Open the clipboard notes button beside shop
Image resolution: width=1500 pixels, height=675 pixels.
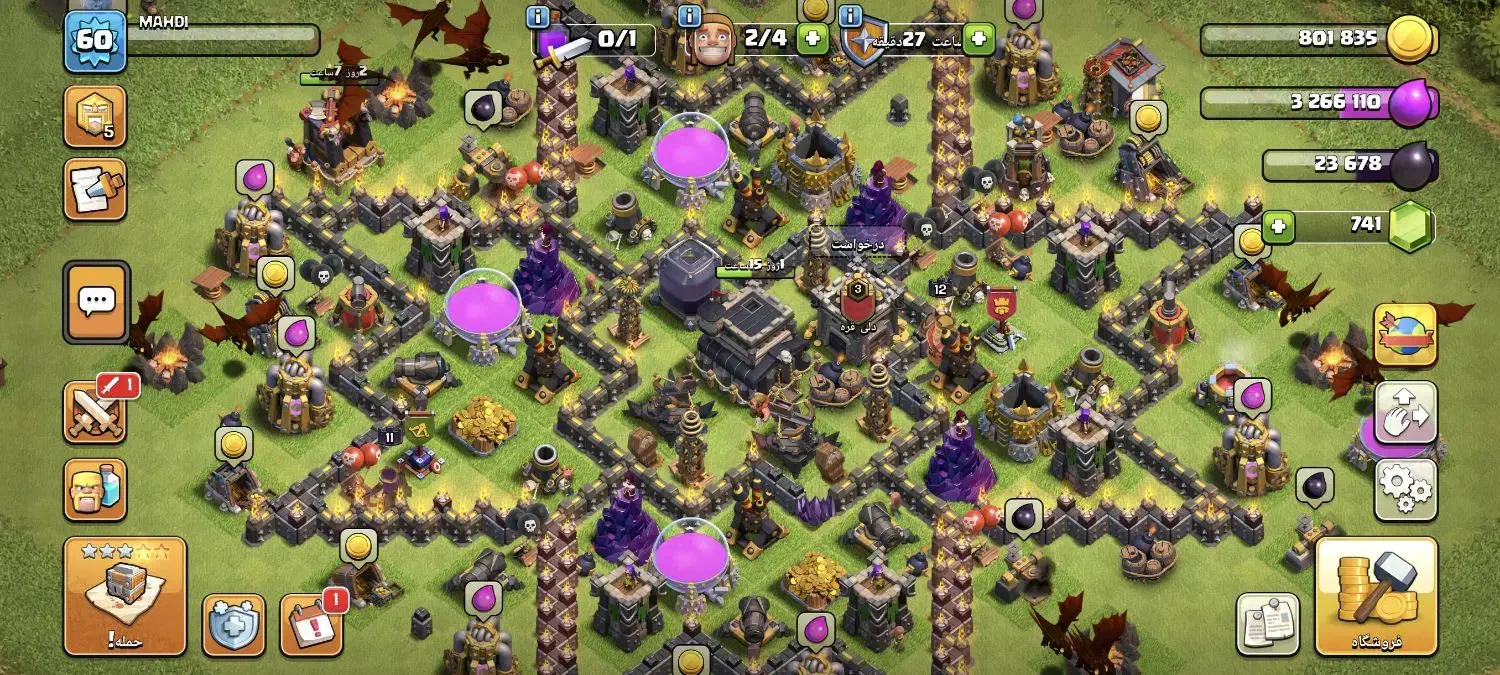1268,625
